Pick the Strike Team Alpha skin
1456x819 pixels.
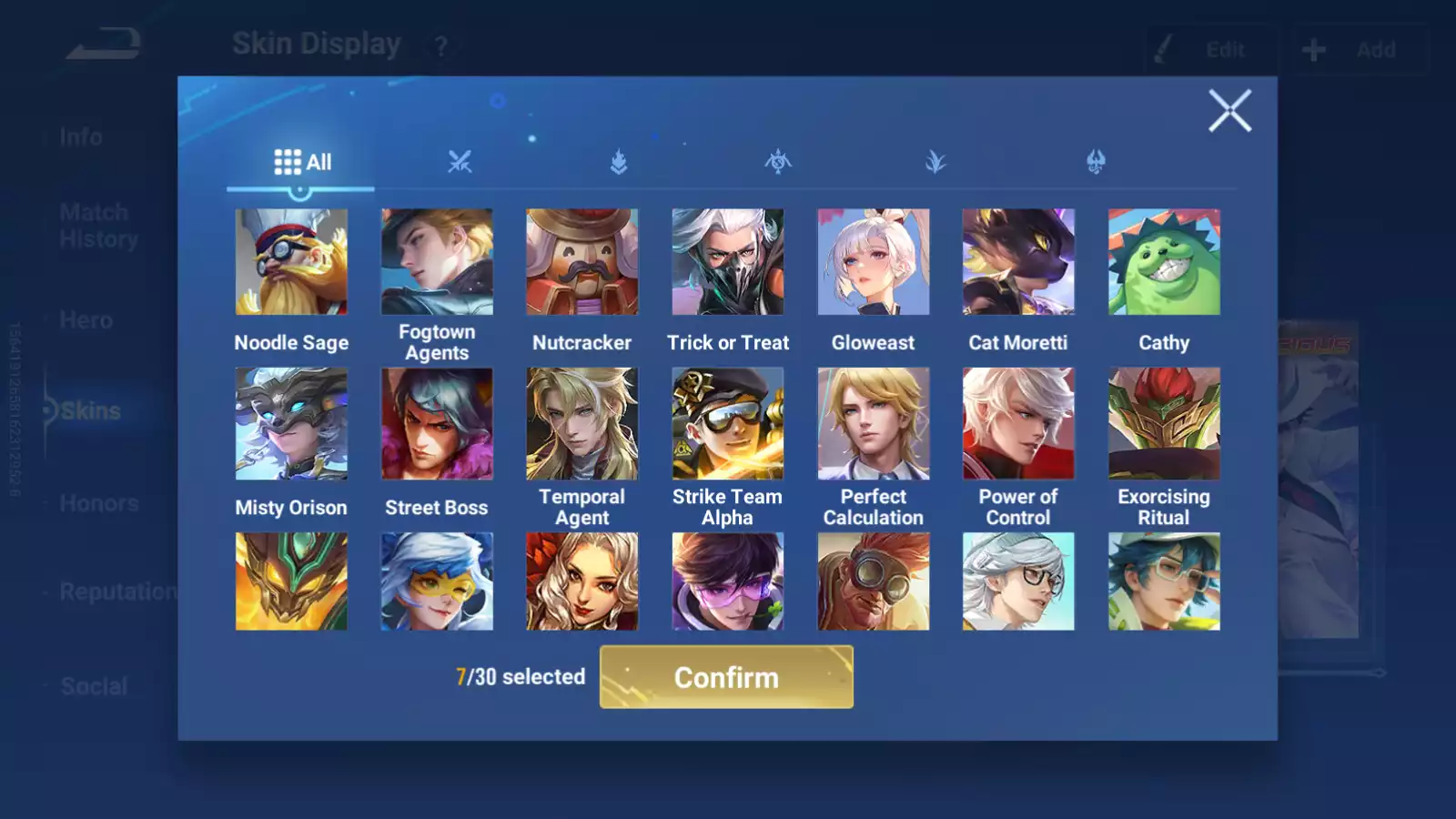click(x=728, y=423)
